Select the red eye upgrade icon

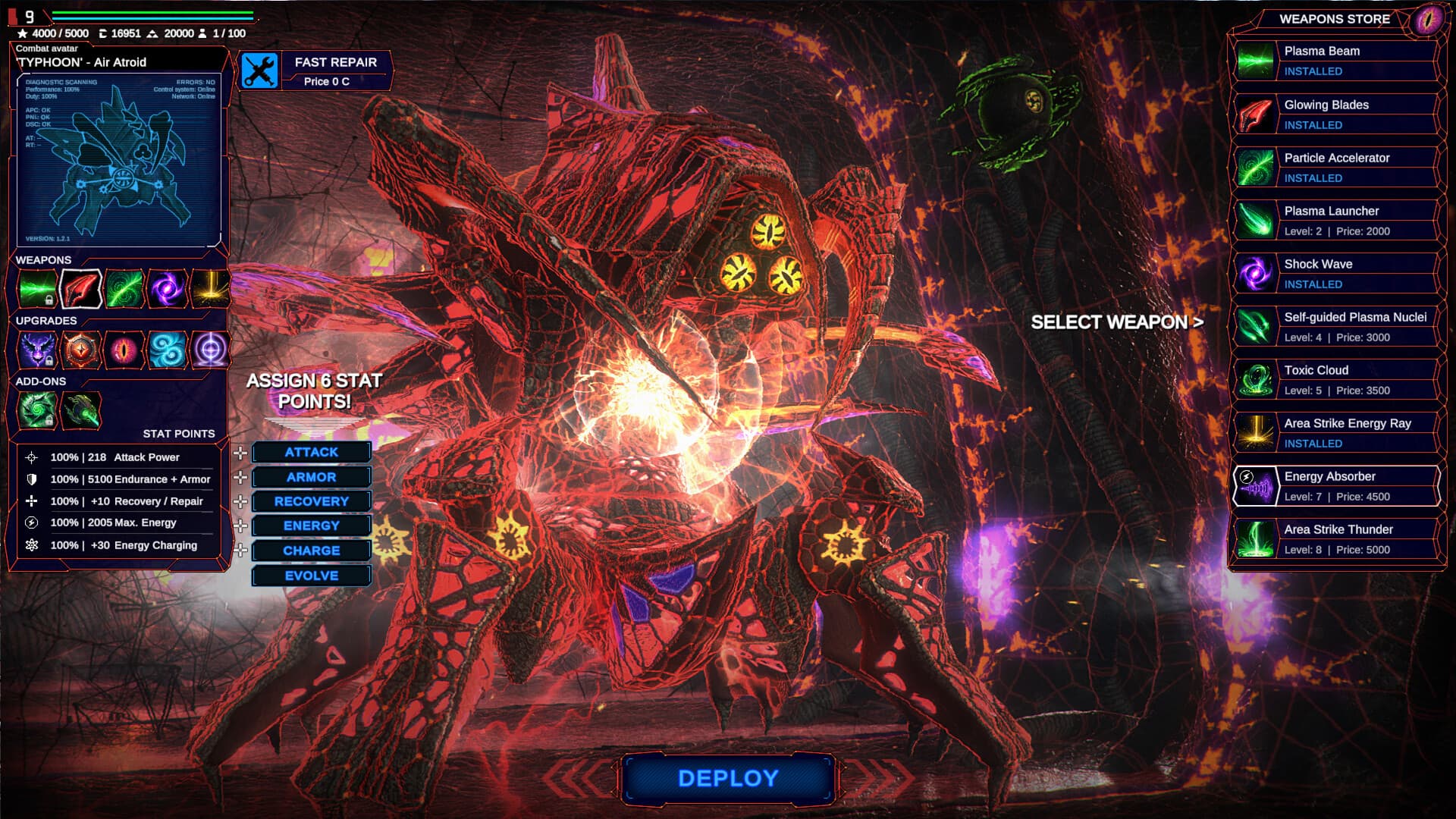(x=124, y=350)
